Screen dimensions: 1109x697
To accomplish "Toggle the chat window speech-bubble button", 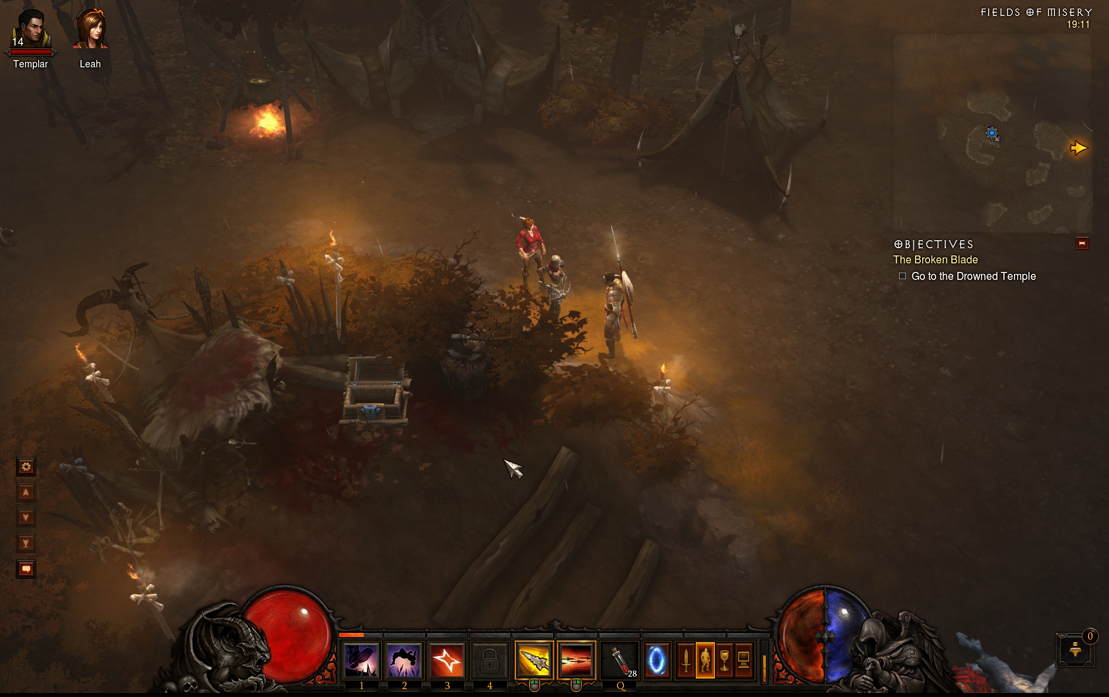I will pos(26,569).
